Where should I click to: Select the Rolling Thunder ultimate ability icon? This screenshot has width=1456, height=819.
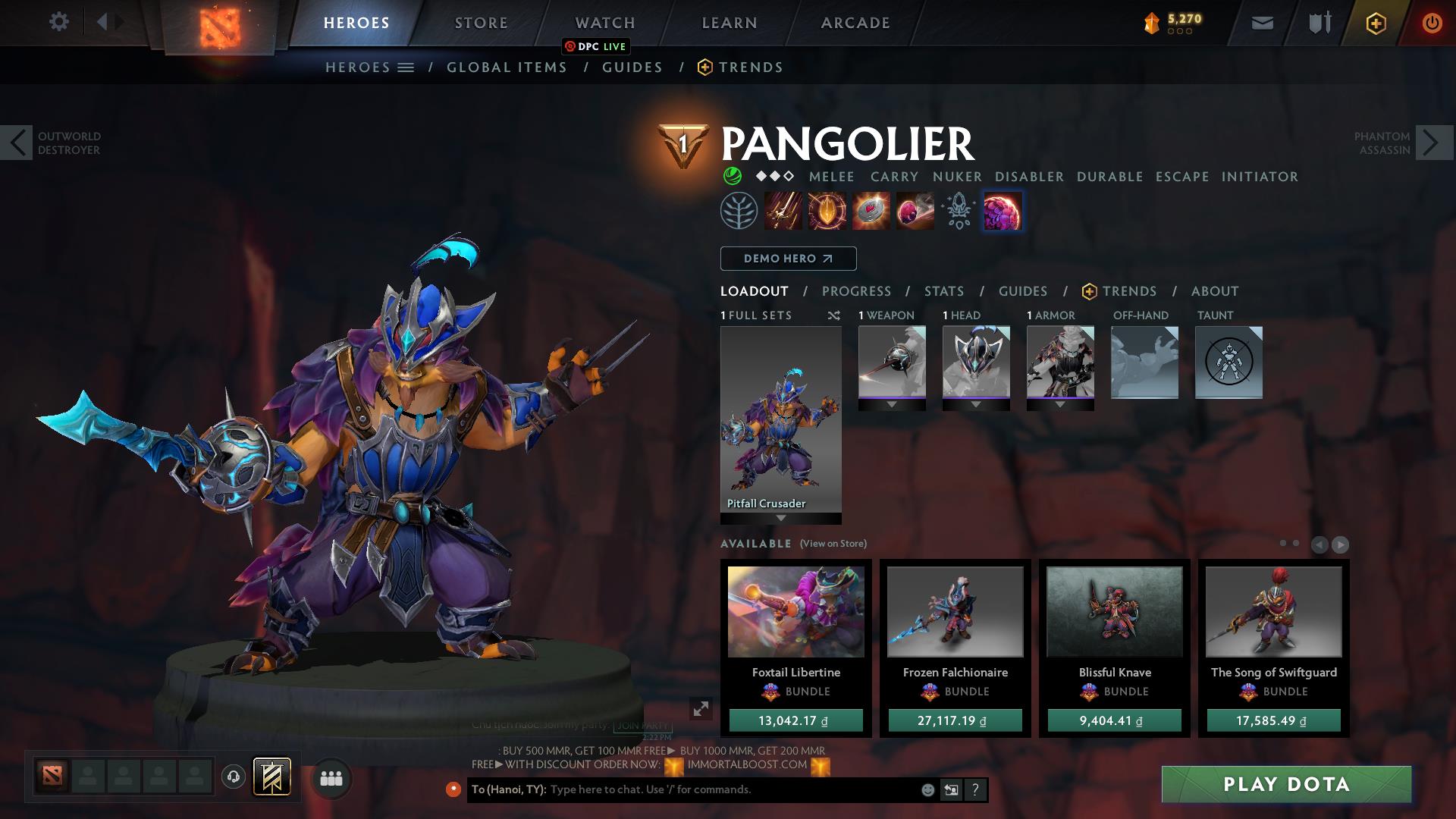pyautogui.click(x=1003, y=211)
